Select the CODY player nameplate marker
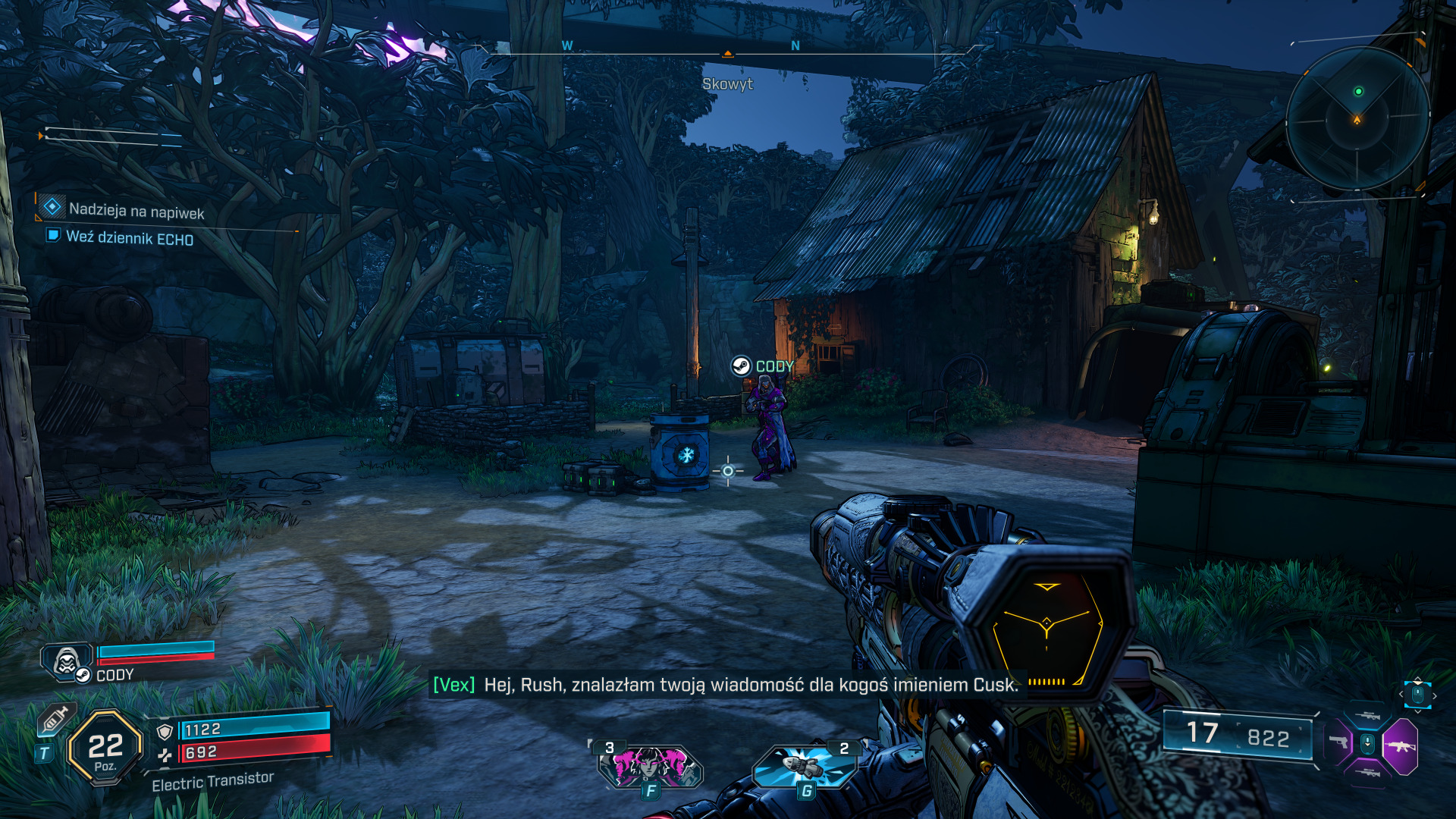The width and height of the screenshot is (1456, 819). (x=762, y=367)
